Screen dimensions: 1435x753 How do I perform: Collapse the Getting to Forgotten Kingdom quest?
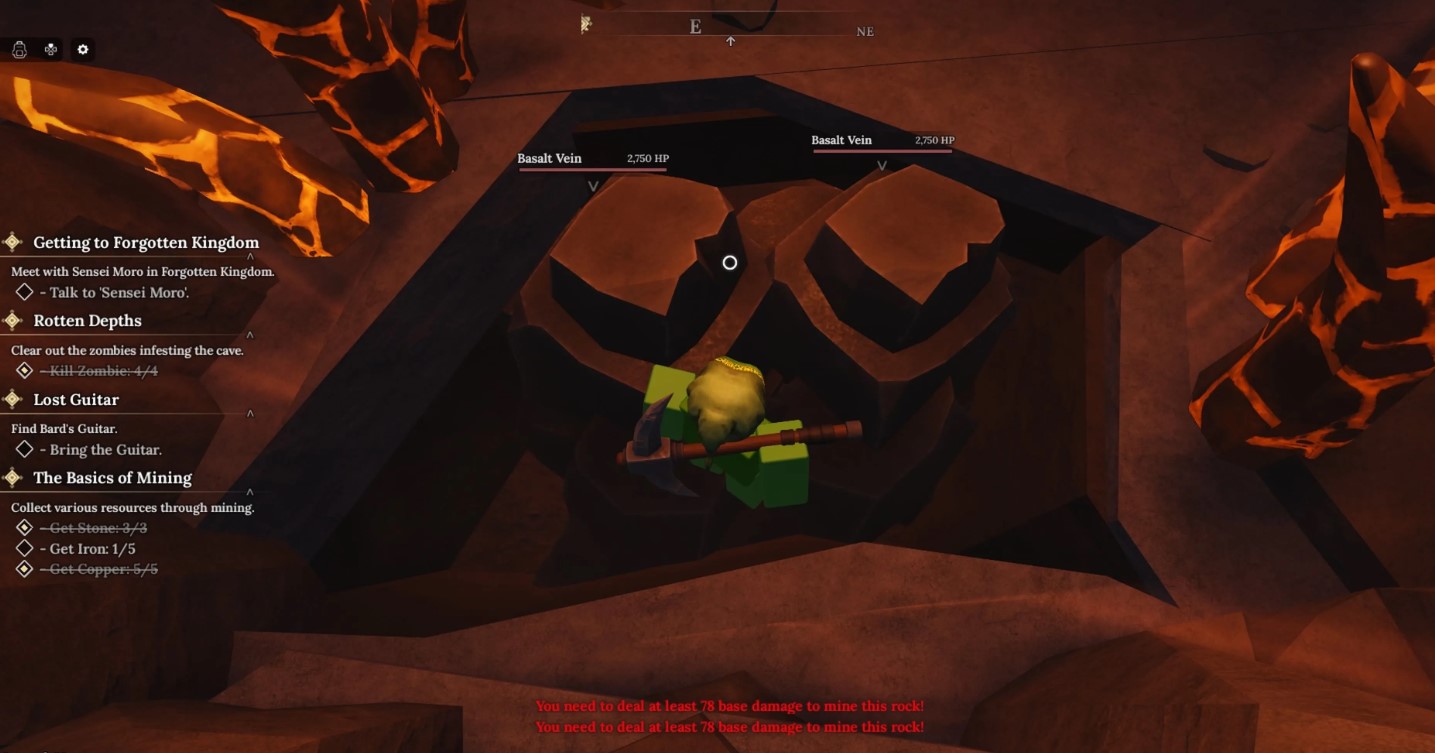tap(250, 257)
